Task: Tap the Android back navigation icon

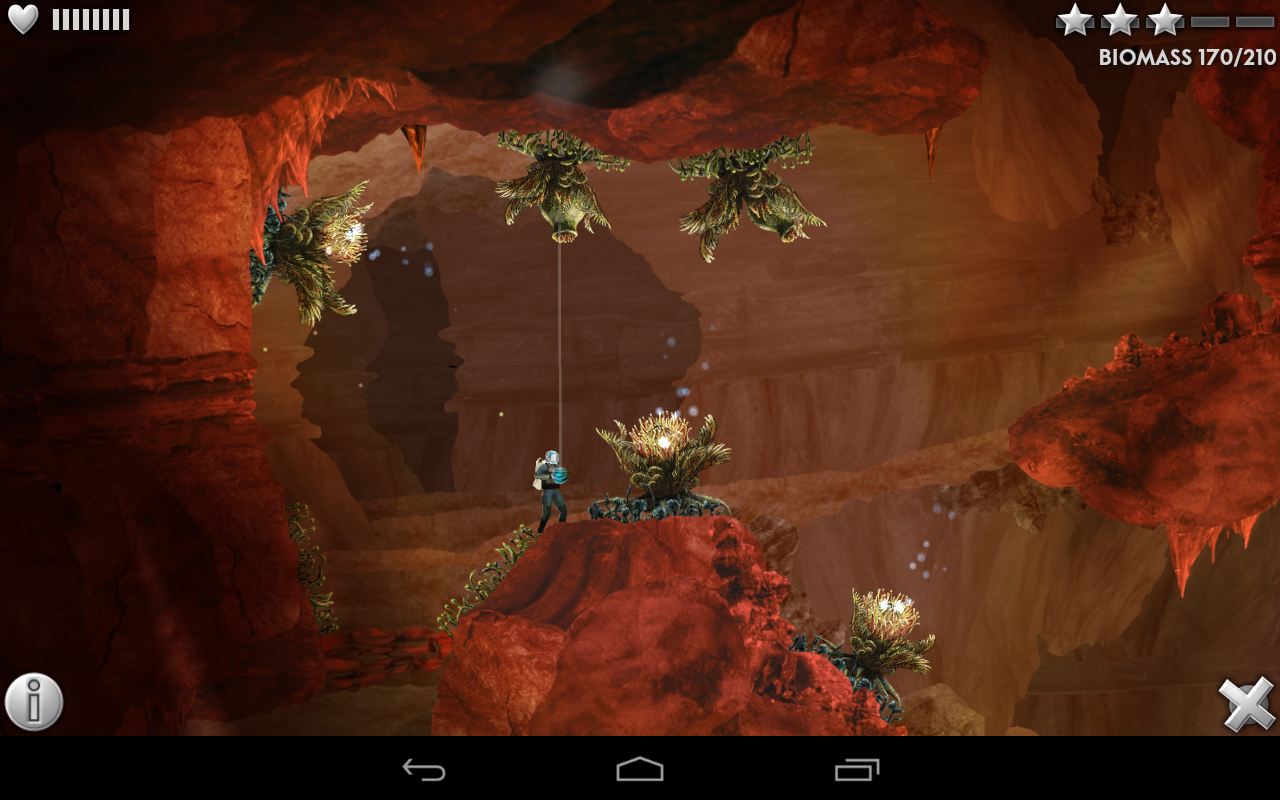Action: 424,770
